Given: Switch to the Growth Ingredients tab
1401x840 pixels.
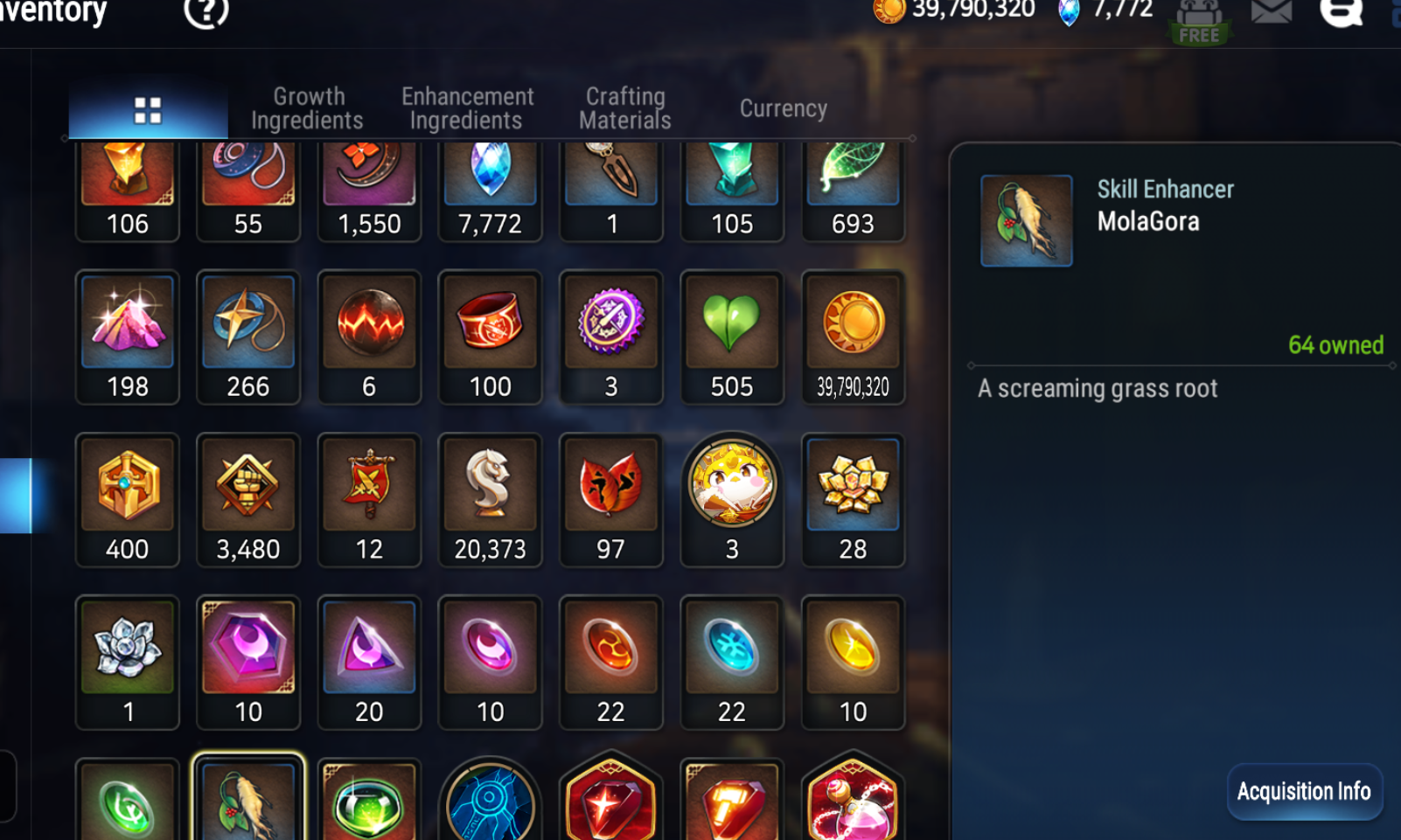Looking at the screenshot, I should [307, 108].
